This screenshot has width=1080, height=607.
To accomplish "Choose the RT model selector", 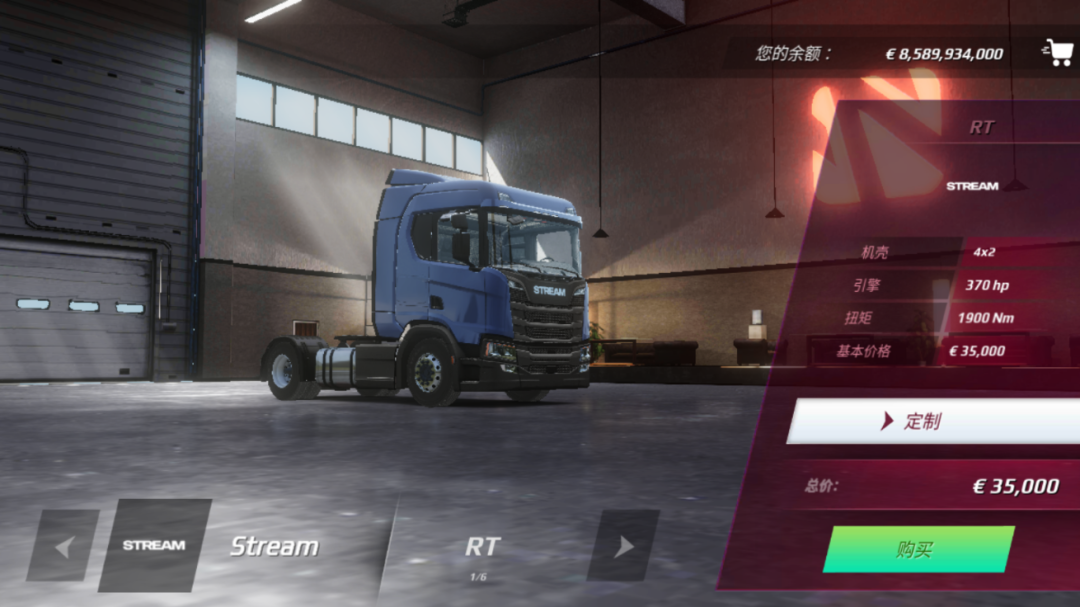I will click(482, 548).
